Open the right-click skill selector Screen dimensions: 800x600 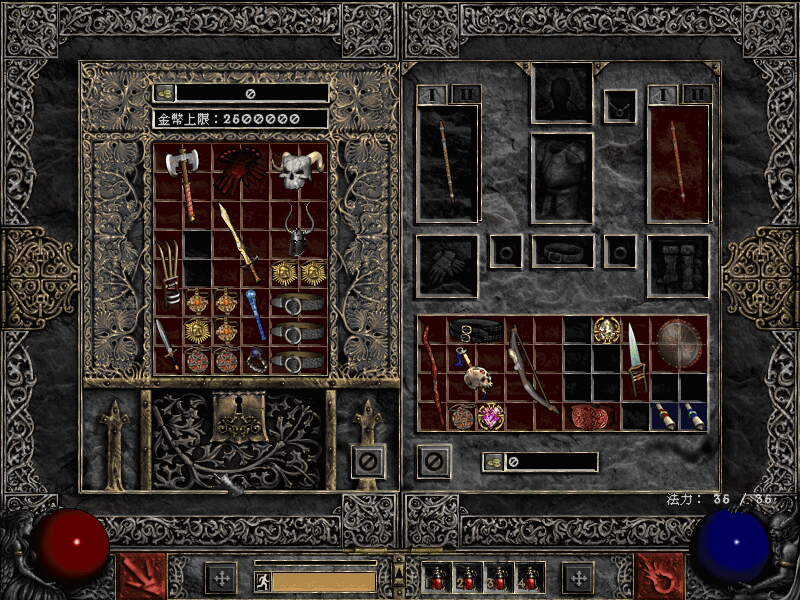coord(660,576)
